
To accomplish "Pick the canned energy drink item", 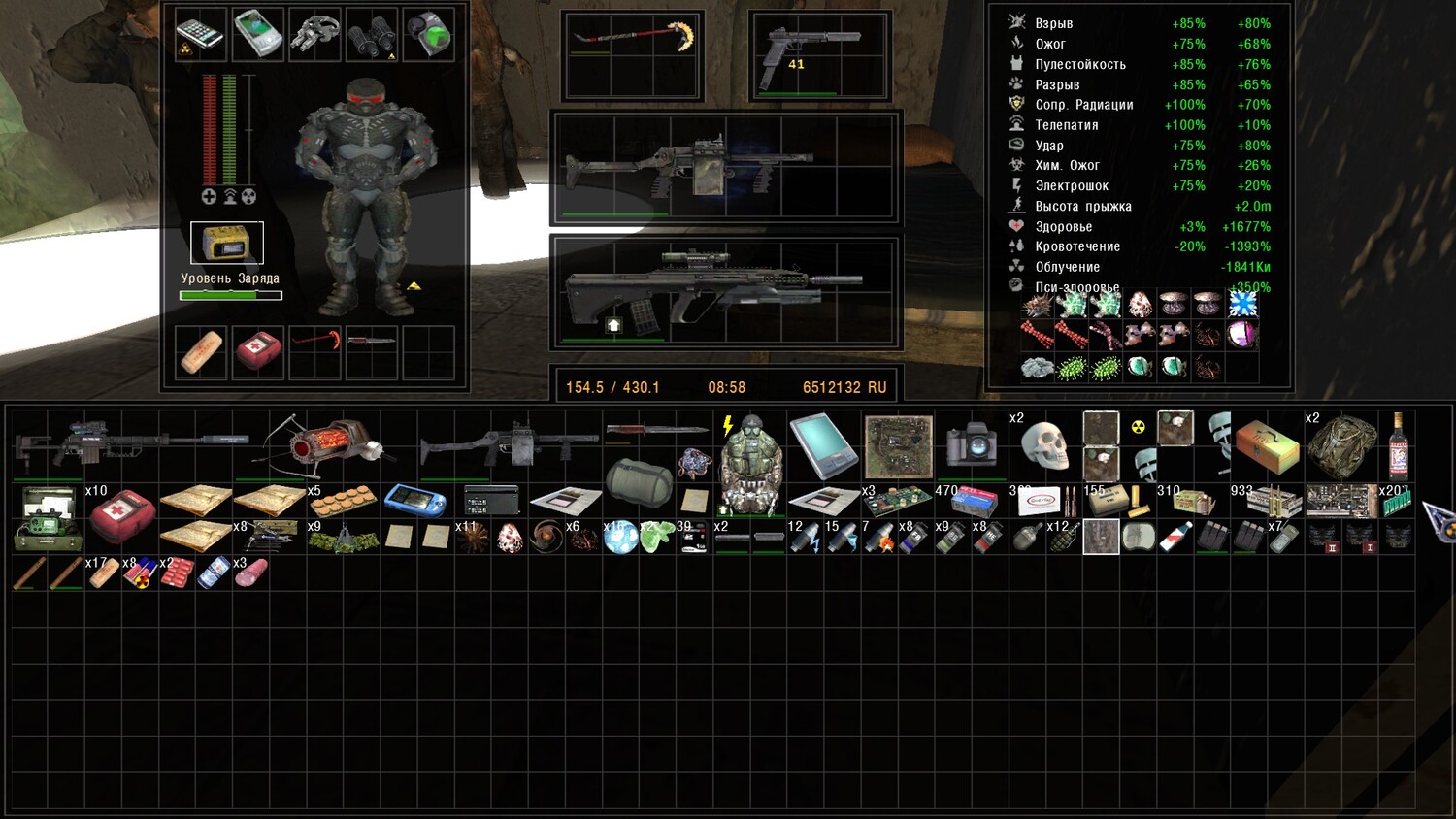I will pyautogui.click(x=214, y=573).
